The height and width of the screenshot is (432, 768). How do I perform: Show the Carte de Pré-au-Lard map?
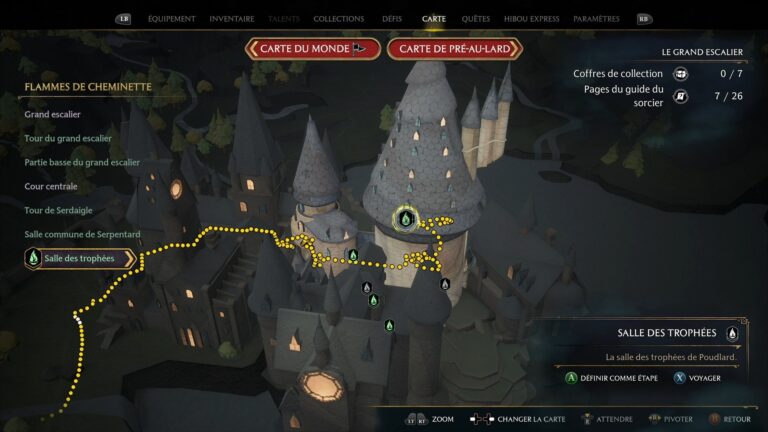[x=455, y=49]
